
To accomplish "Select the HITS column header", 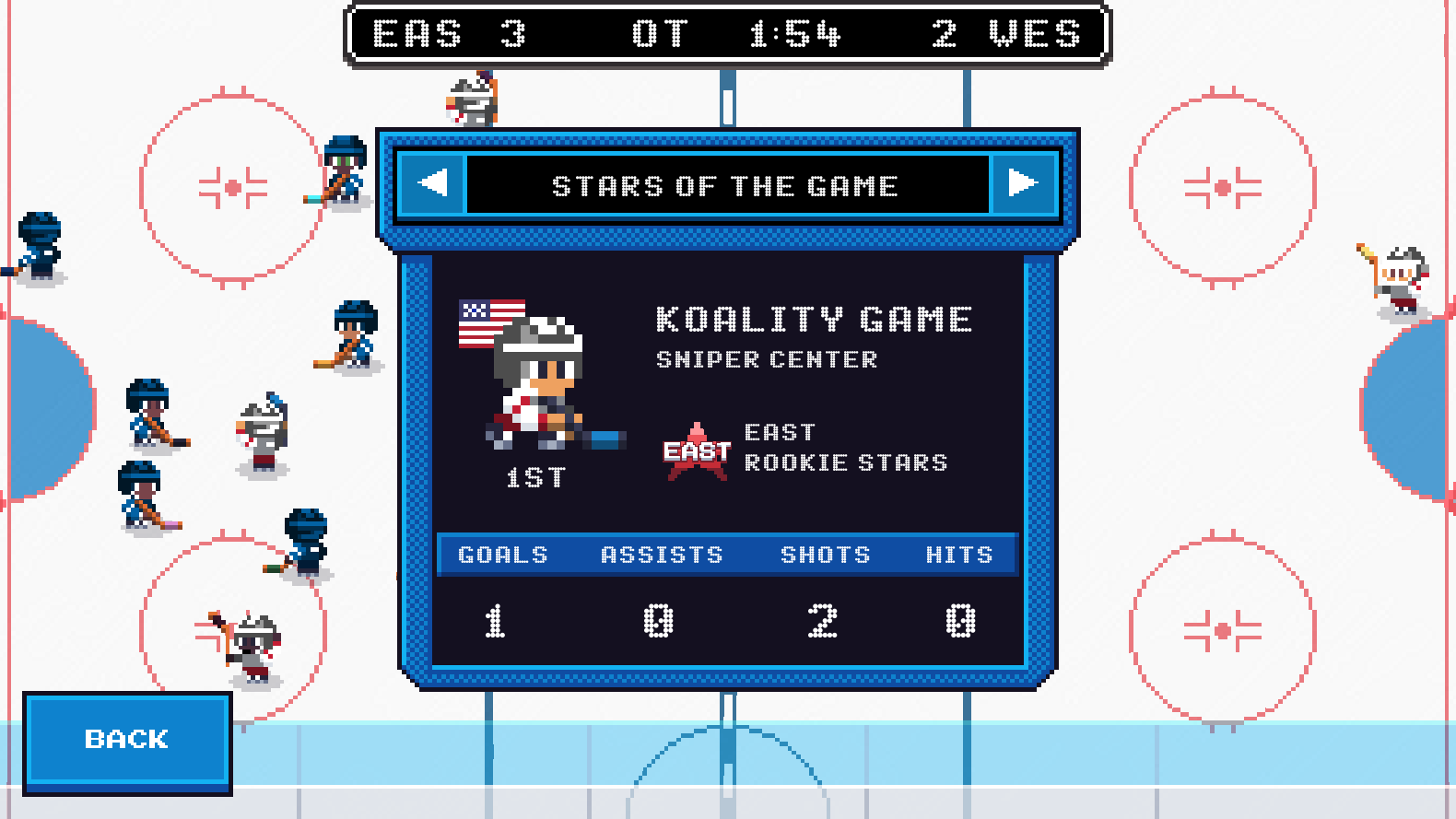I will (959, 554).
